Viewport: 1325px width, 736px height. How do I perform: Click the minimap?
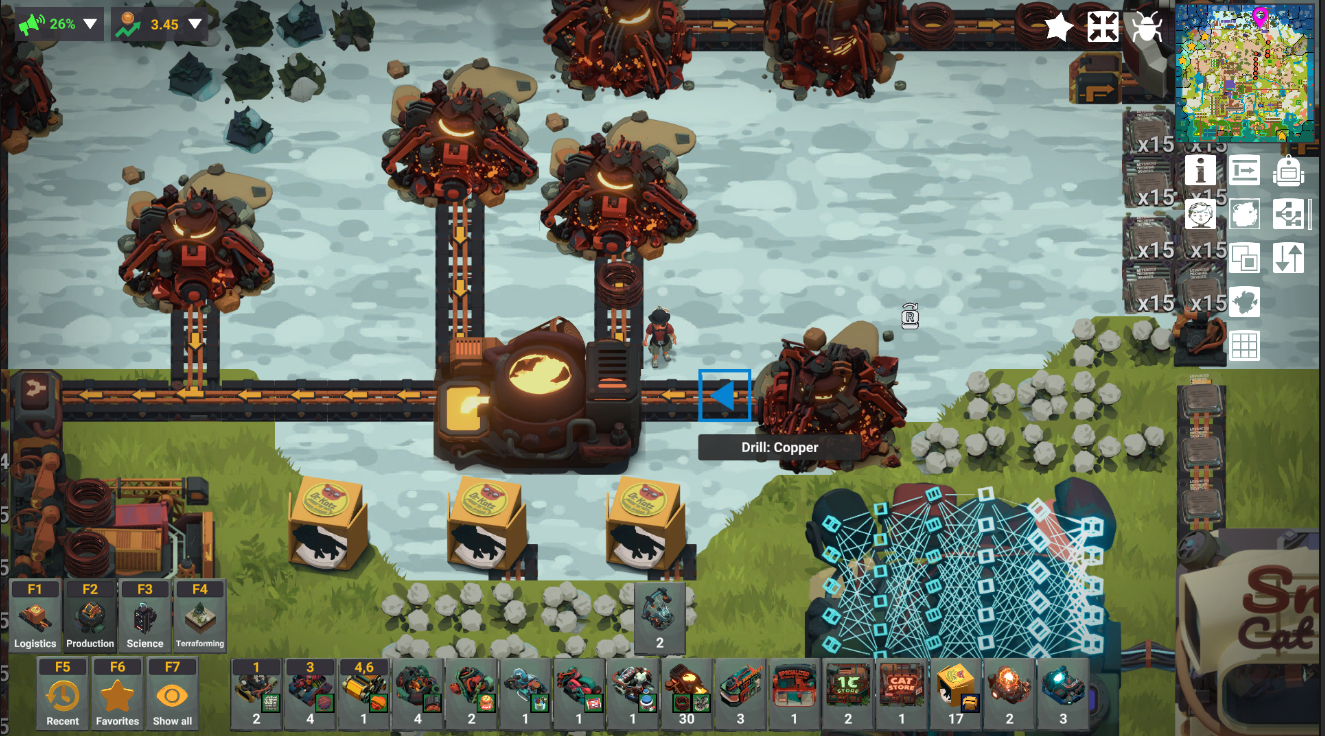click(1247, 73)
